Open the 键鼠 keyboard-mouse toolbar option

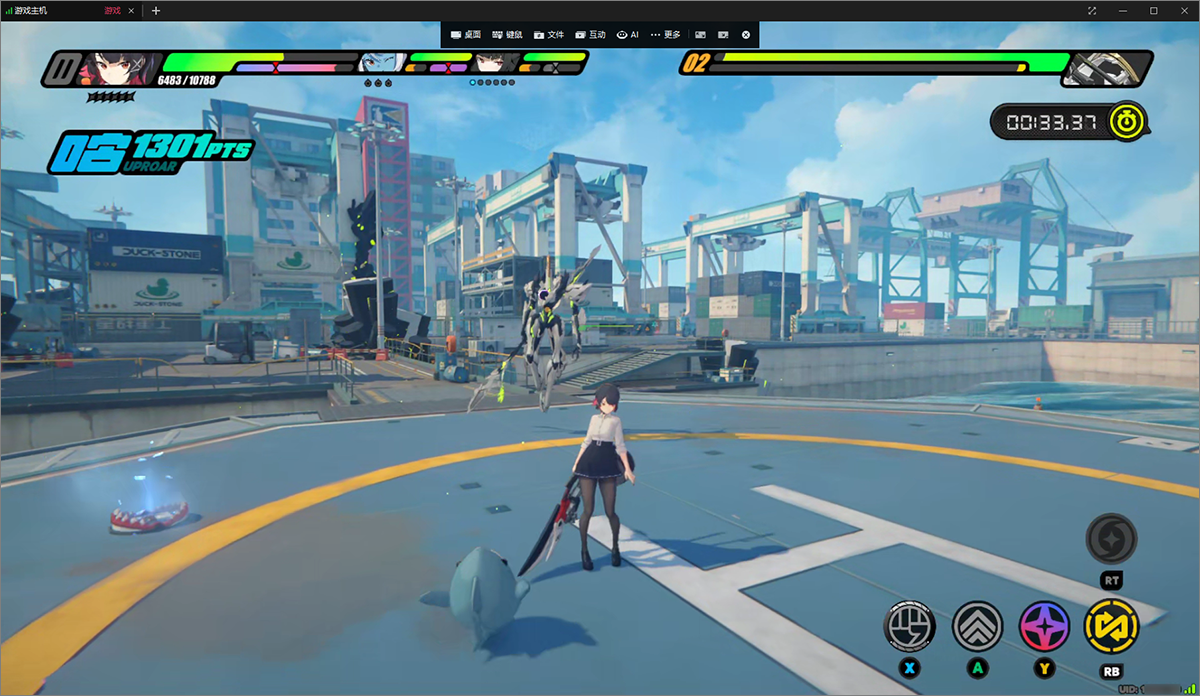pos(508,35)
